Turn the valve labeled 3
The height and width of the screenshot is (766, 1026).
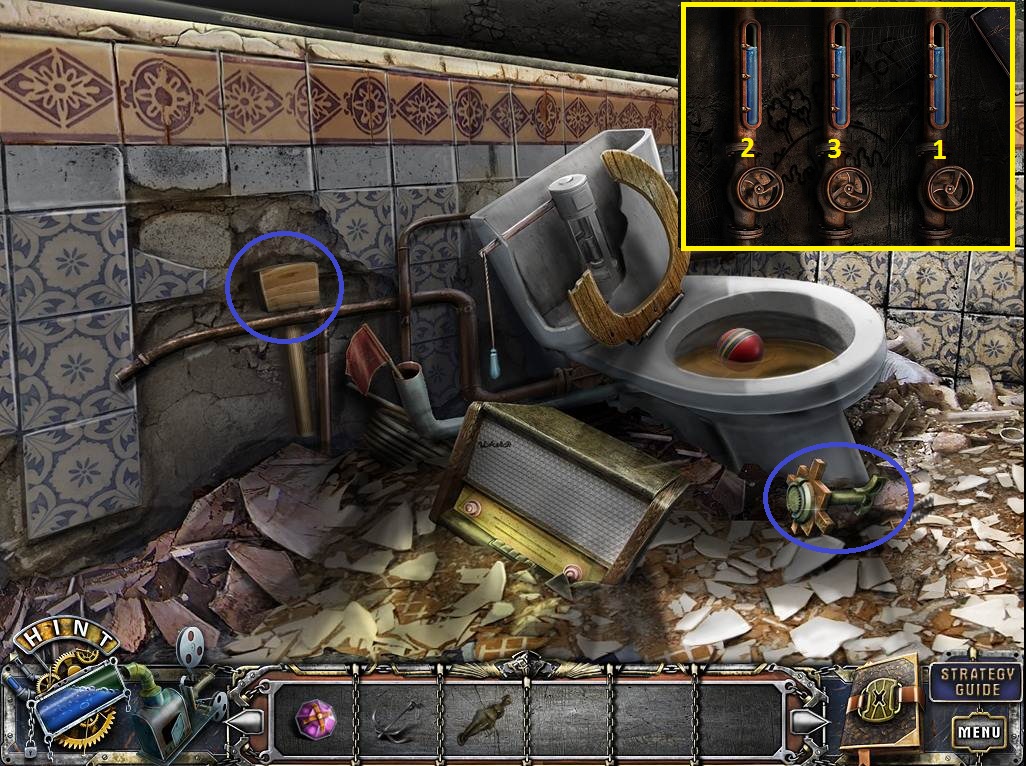(x=846, y=189)
